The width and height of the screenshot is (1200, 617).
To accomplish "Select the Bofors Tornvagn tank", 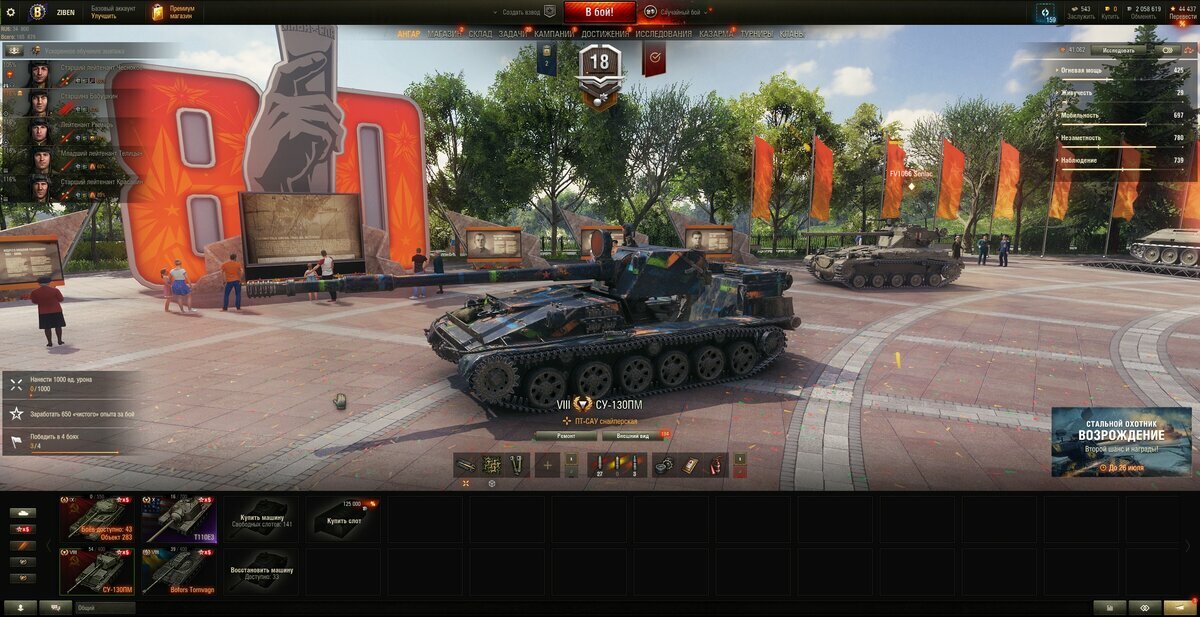I will 179,571.
